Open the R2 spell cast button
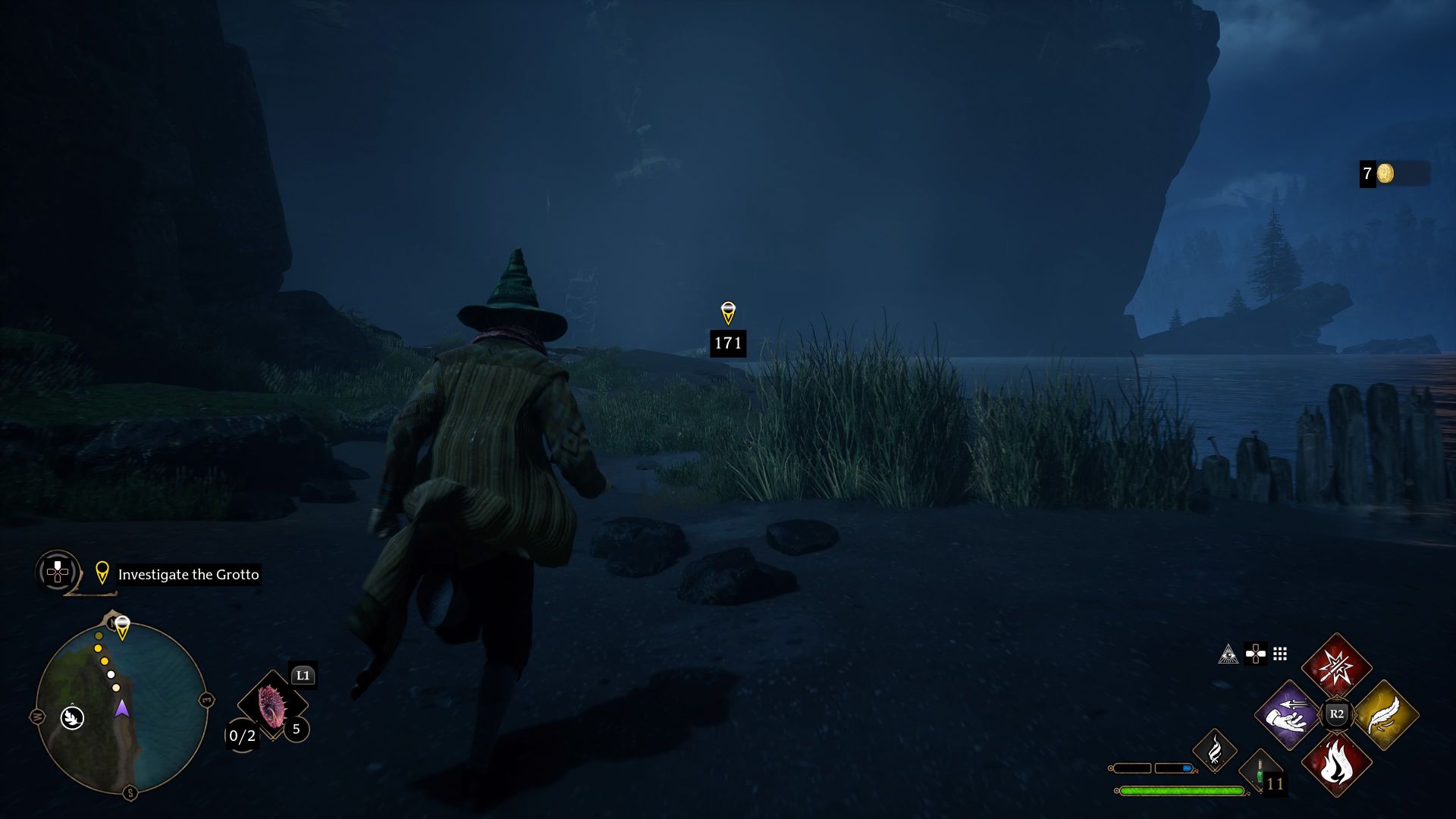Screen dimensions: 1456x819 [1337, 714]
